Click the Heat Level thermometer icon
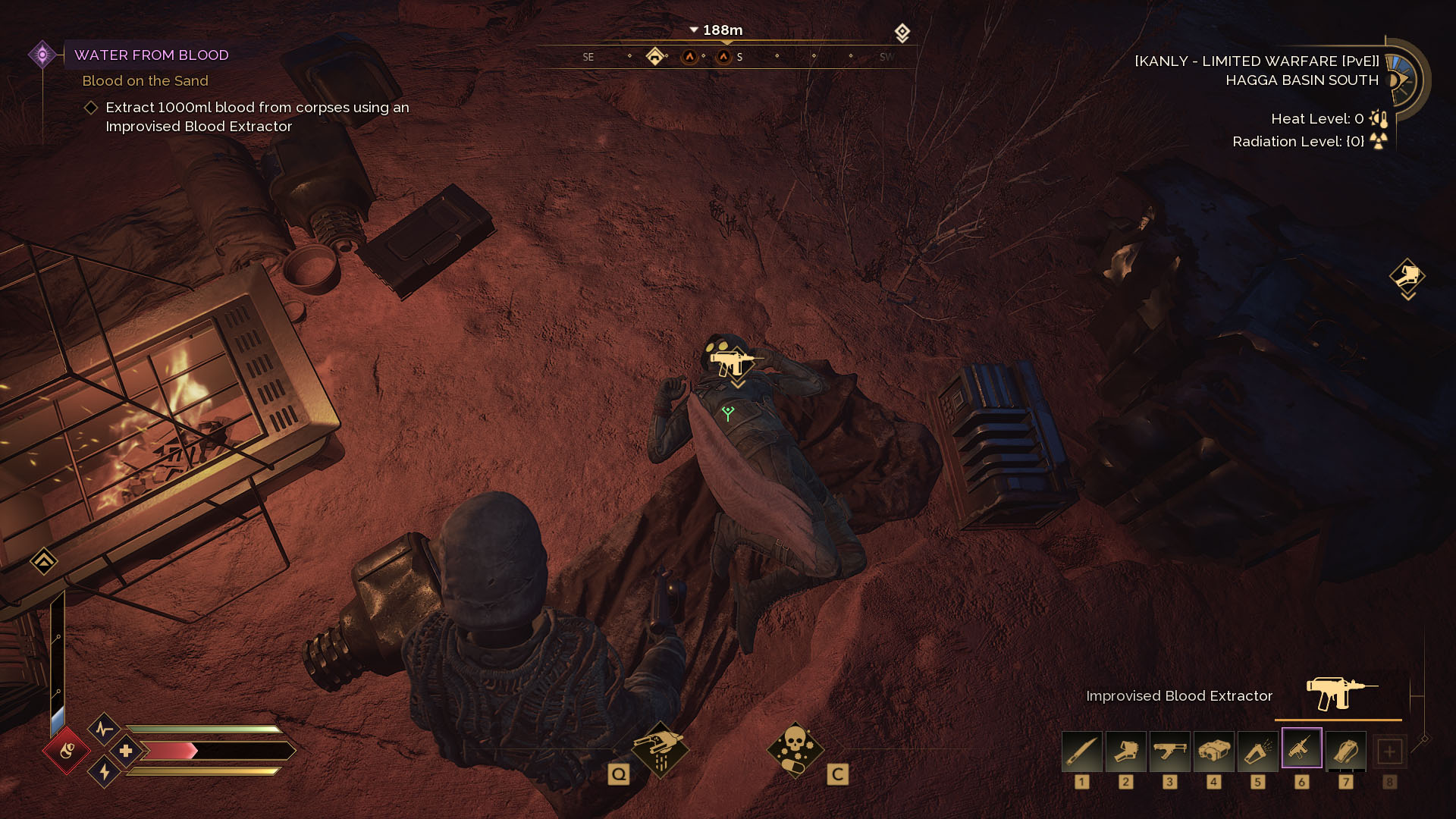This screenshot has width=1456, height=819. (1378, 119)
